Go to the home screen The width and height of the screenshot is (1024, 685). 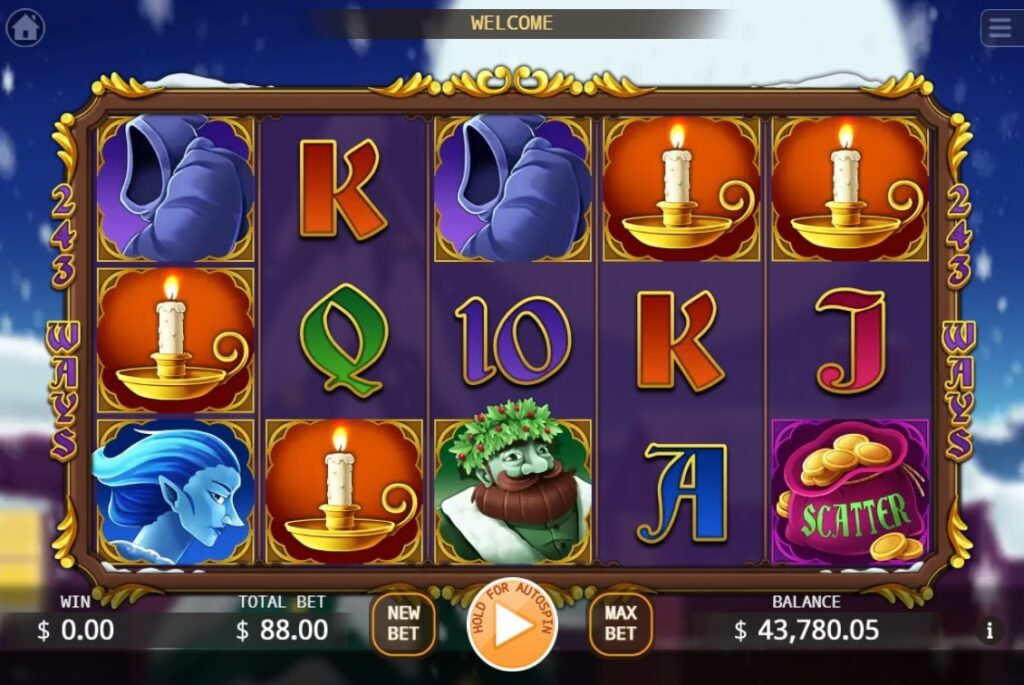coord(25,27)
